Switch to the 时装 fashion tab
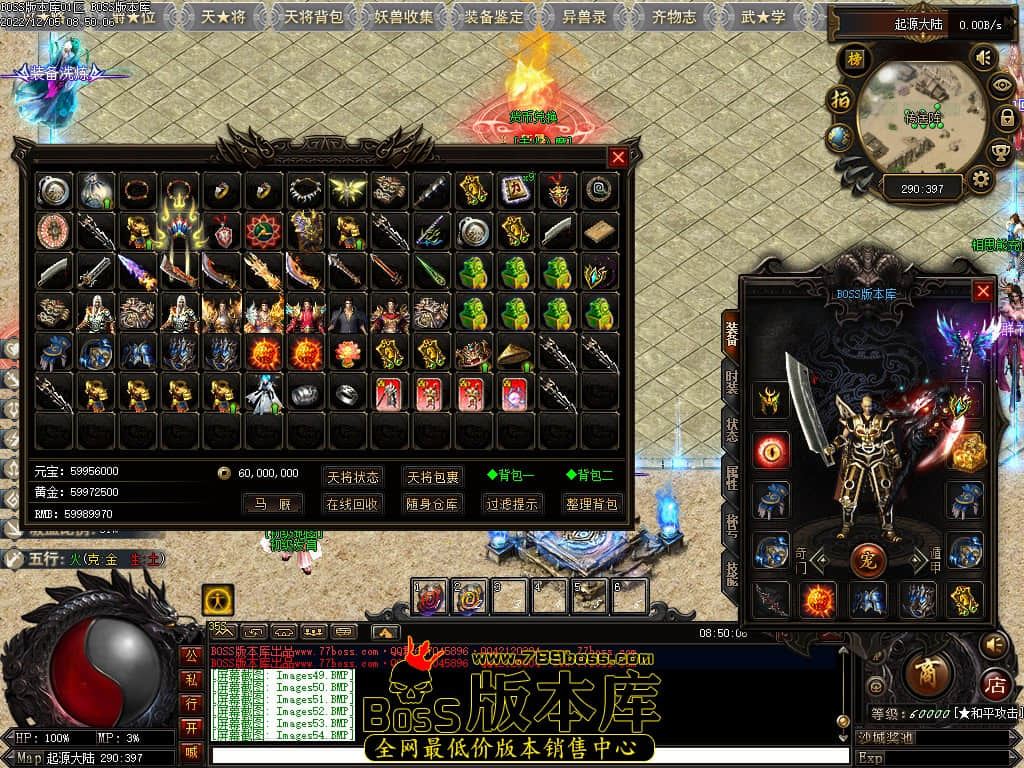This screenshot has width=1024, height=768. (732, 385)
